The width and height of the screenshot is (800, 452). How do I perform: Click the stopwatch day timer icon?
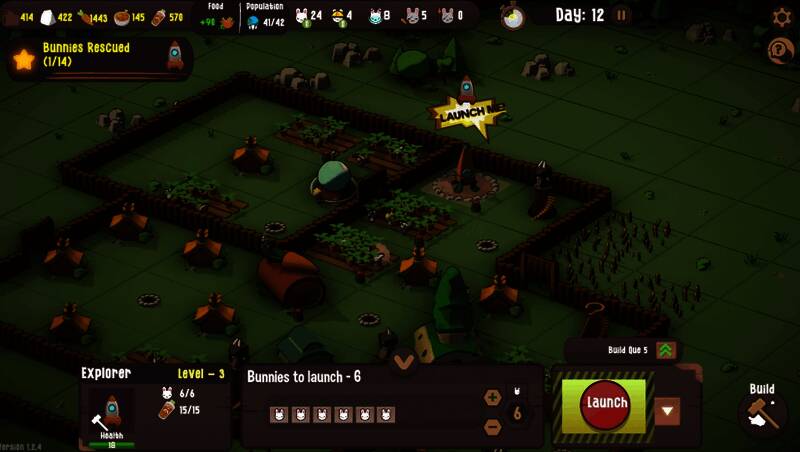[513, 16]
